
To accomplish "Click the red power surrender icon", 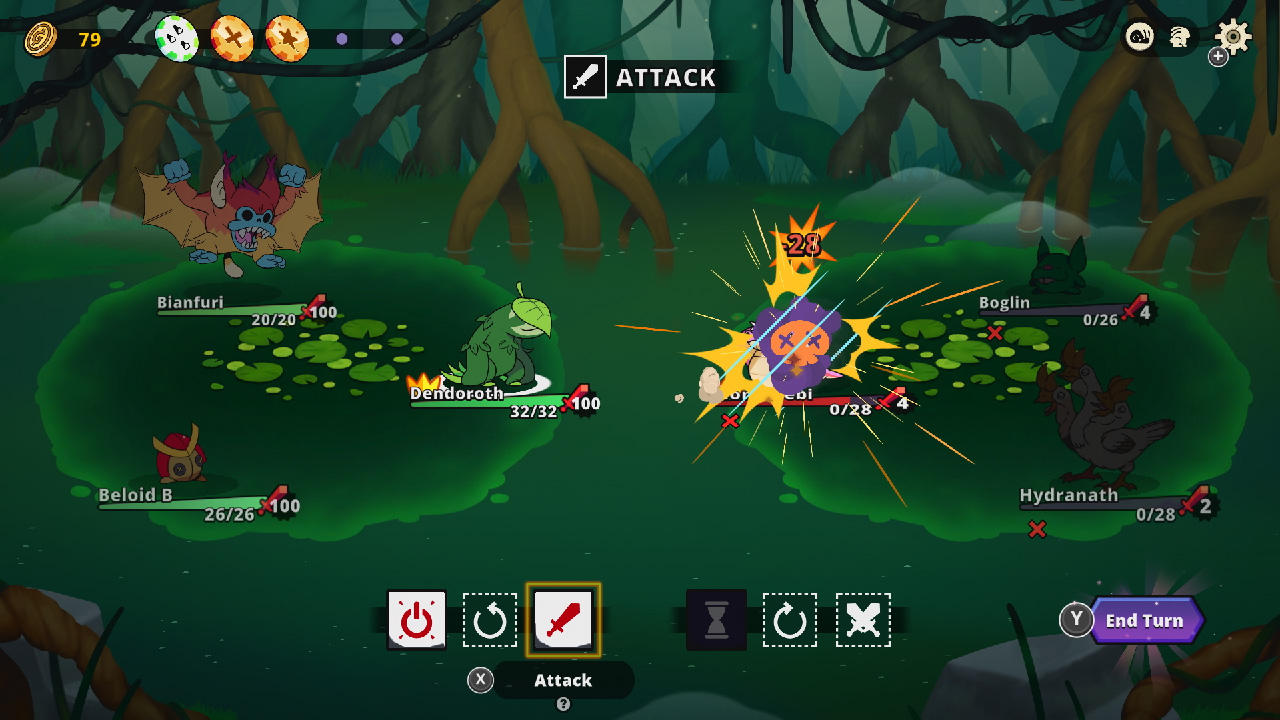I will pyautogui.click(x=416, y=620).
